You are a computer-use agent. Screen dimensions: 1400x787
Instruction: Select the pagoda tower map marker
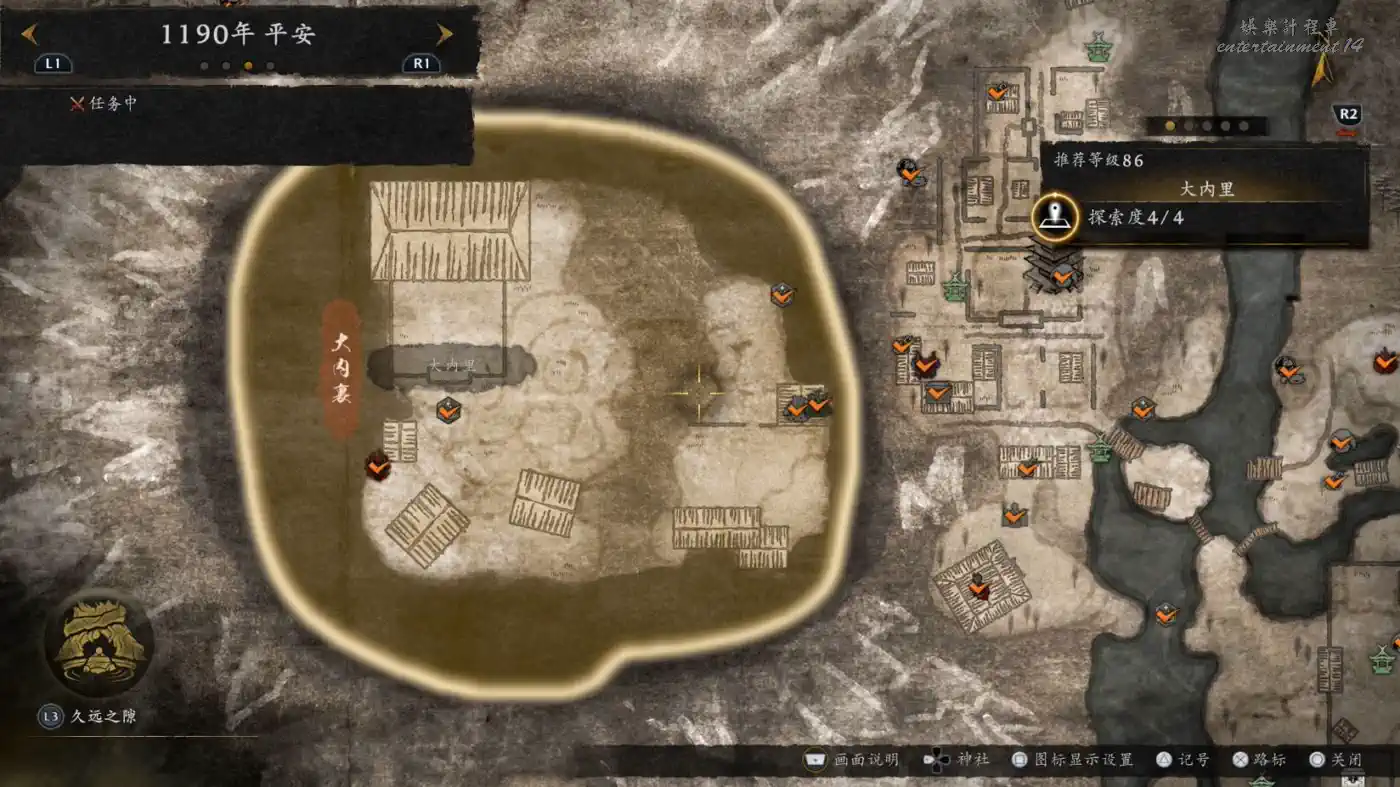coord(1052,268)
